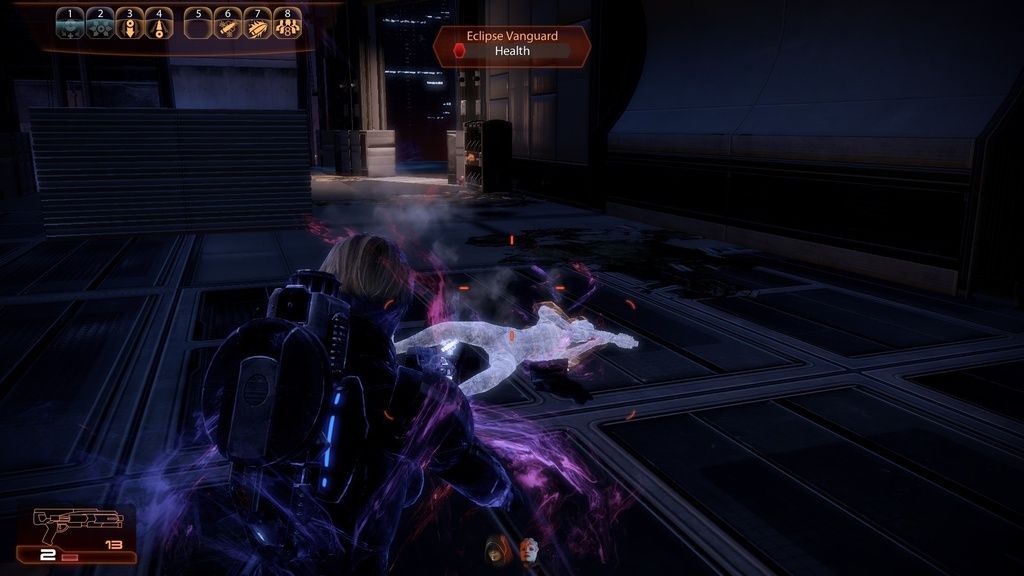
Task: Select the pale-faced squadmate portrait
Action: (x=529, y=548)
